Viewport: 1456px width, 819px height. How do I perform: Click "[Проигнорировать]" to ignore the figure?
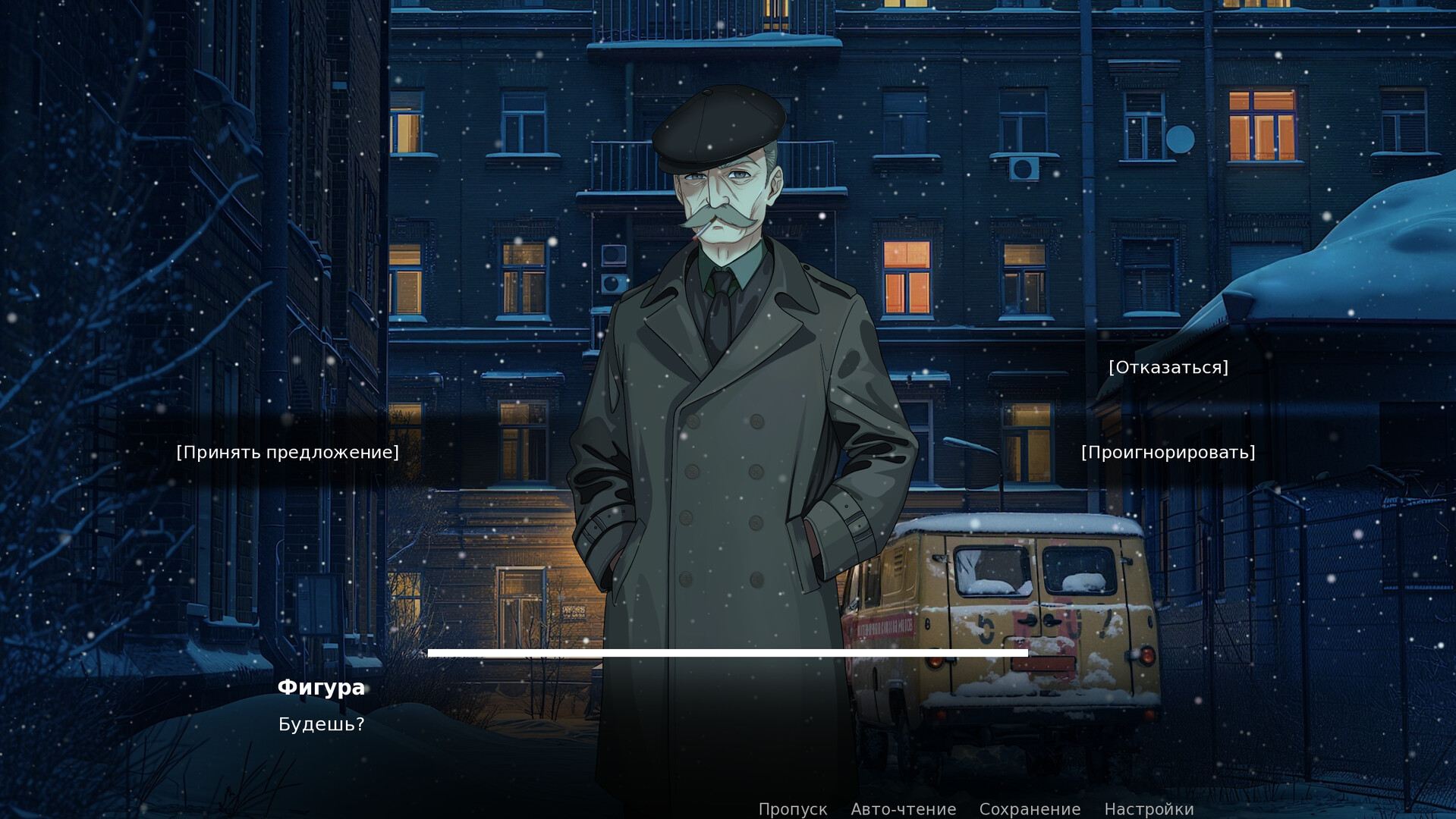pyautogui.click(x=1168, y=453)
